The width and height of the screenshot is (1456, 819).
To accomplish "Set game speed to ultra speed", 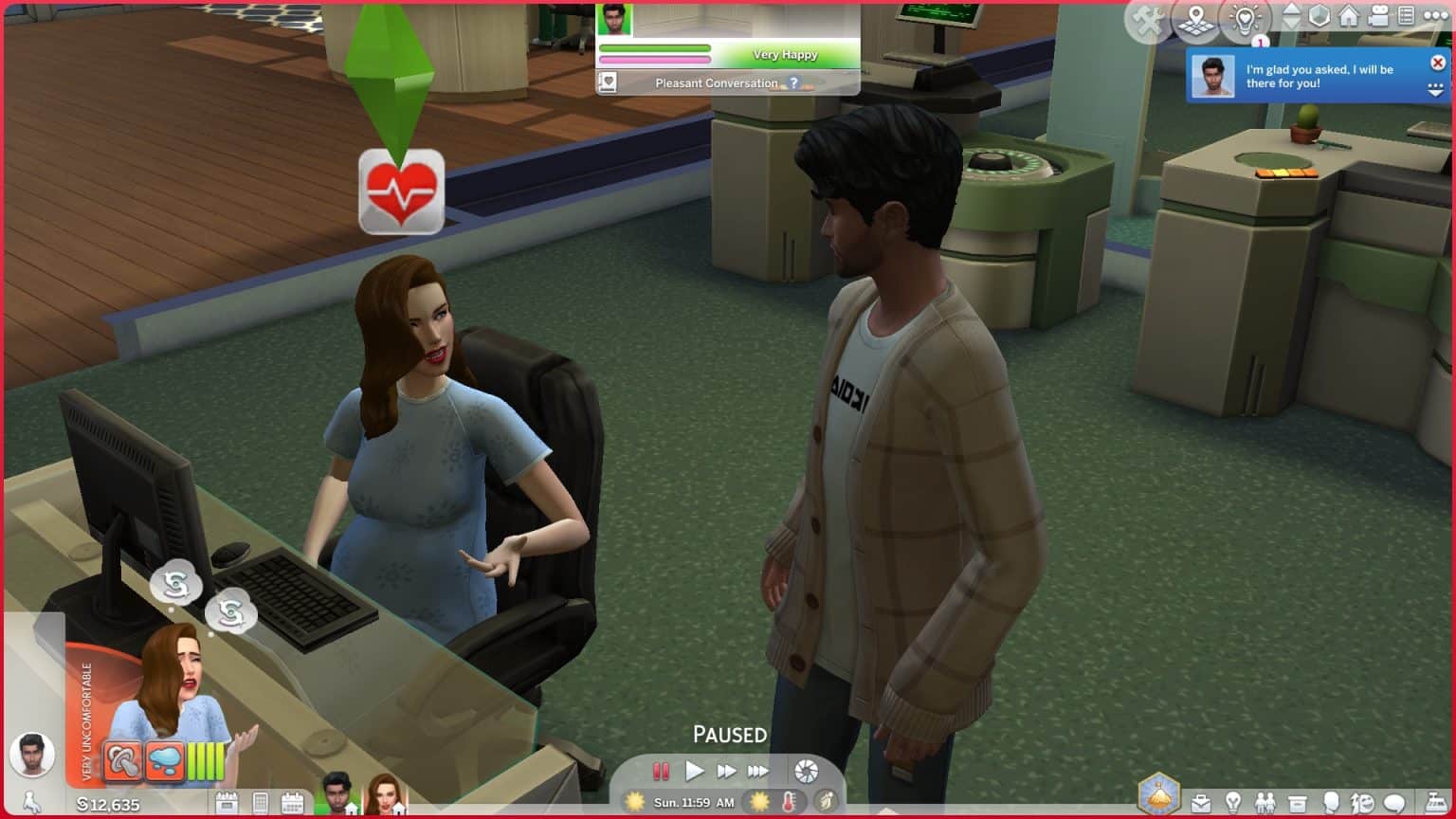I will [x=758, y=772].
